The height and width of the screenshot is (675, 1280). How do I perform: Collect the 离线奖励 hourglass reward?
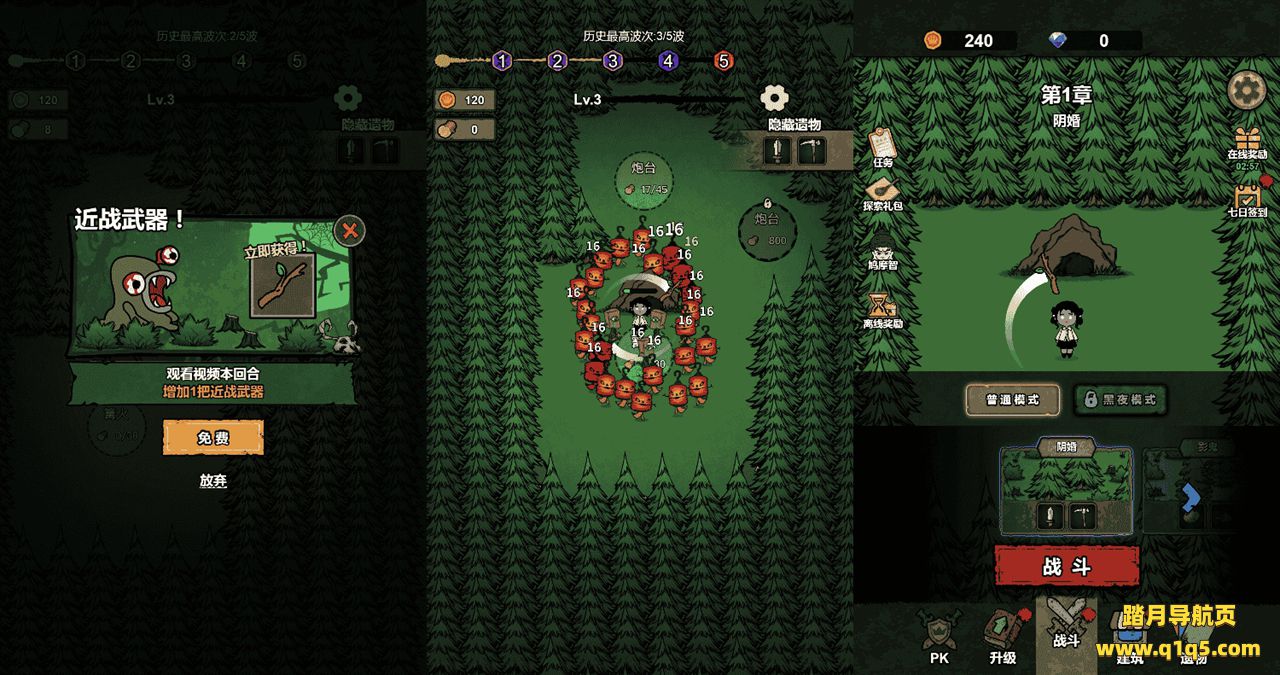click(882, 309)
